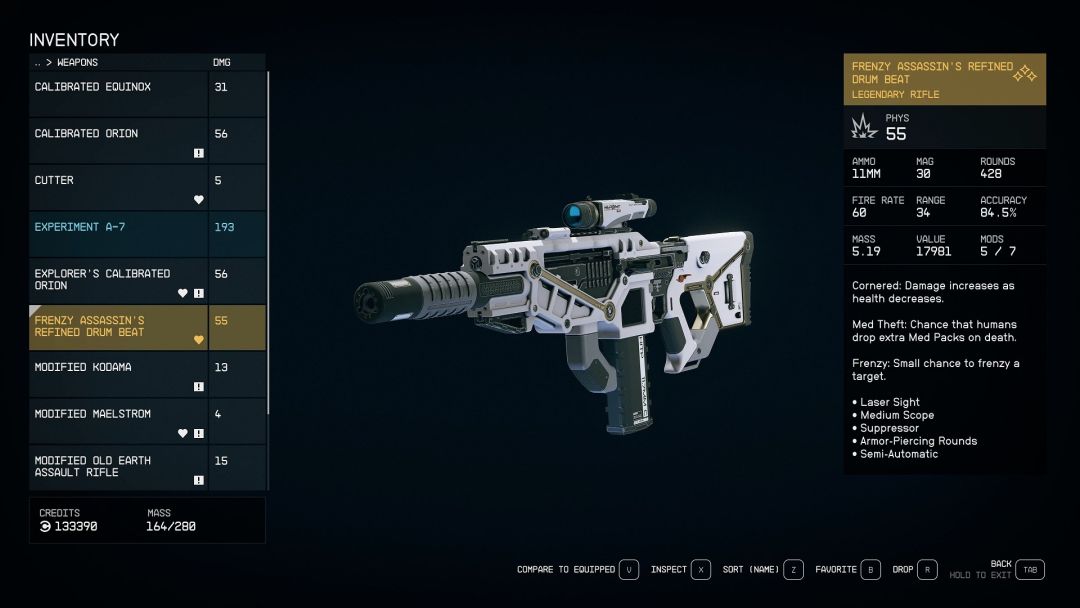The width and height of the screenshot is (1080, 608).
Task: Pick the Modified Old Earth Assault Rifle
Action: point(118,467)
